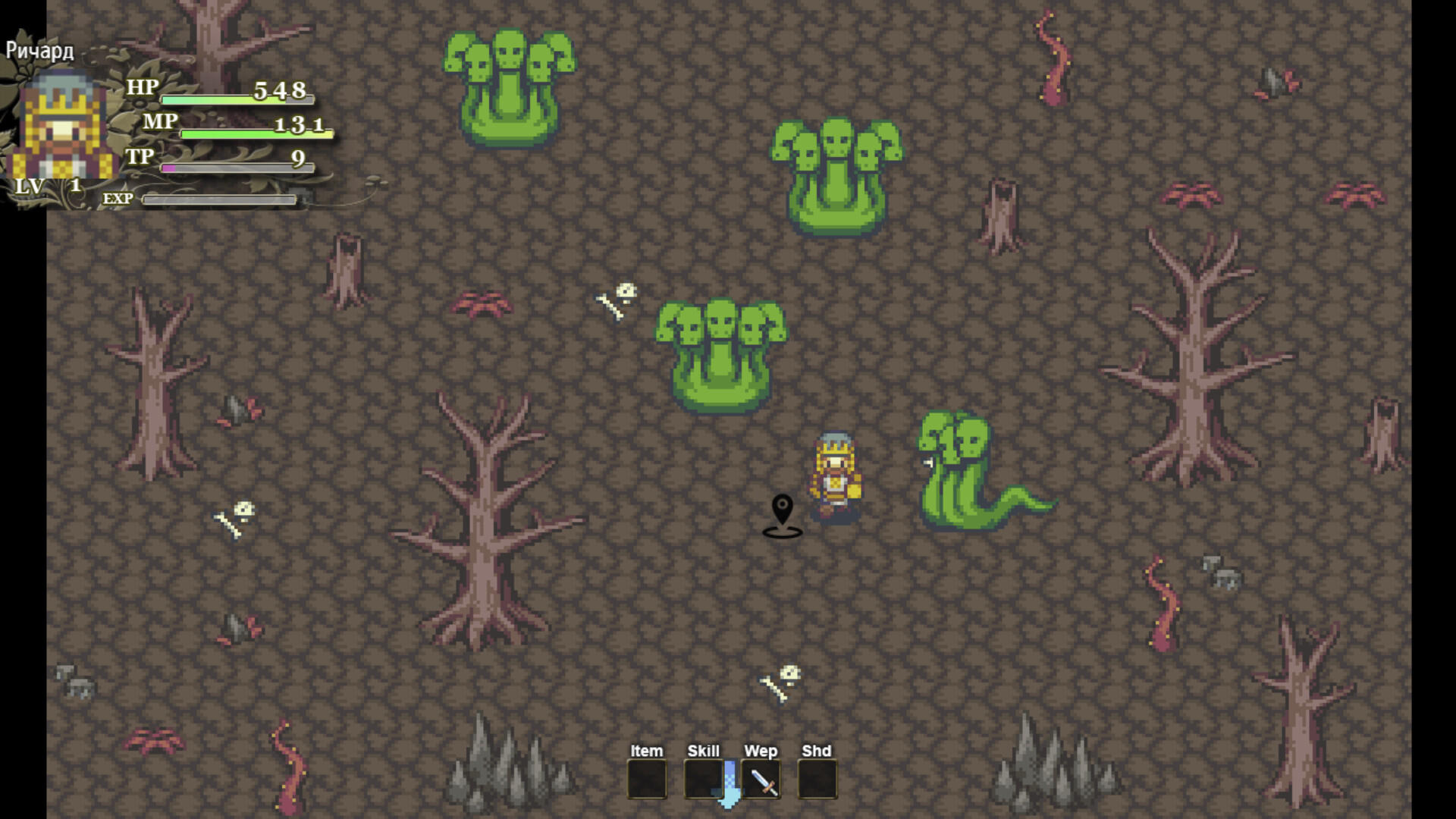The width and height of the screenshot is (1456, 819).
Task: Click the Skill label in the hotbar
Action: click(704, 751)
